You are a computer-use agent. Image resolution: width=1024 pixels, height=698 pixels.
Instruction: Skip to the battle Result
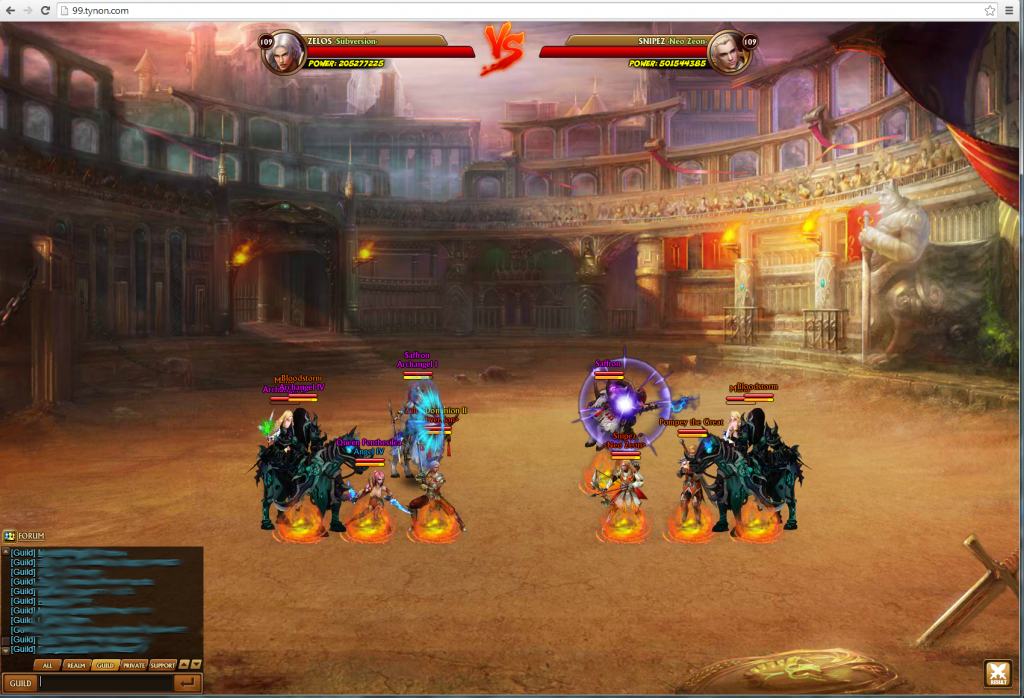997,674
